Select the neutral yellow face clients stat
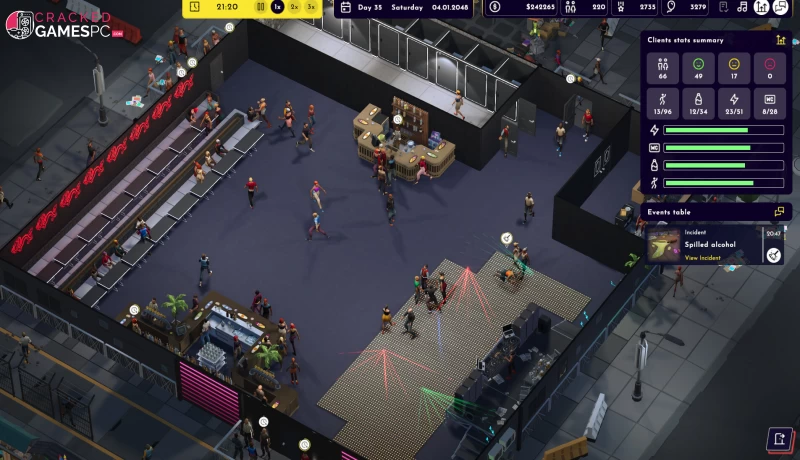 tap(735, 70)
